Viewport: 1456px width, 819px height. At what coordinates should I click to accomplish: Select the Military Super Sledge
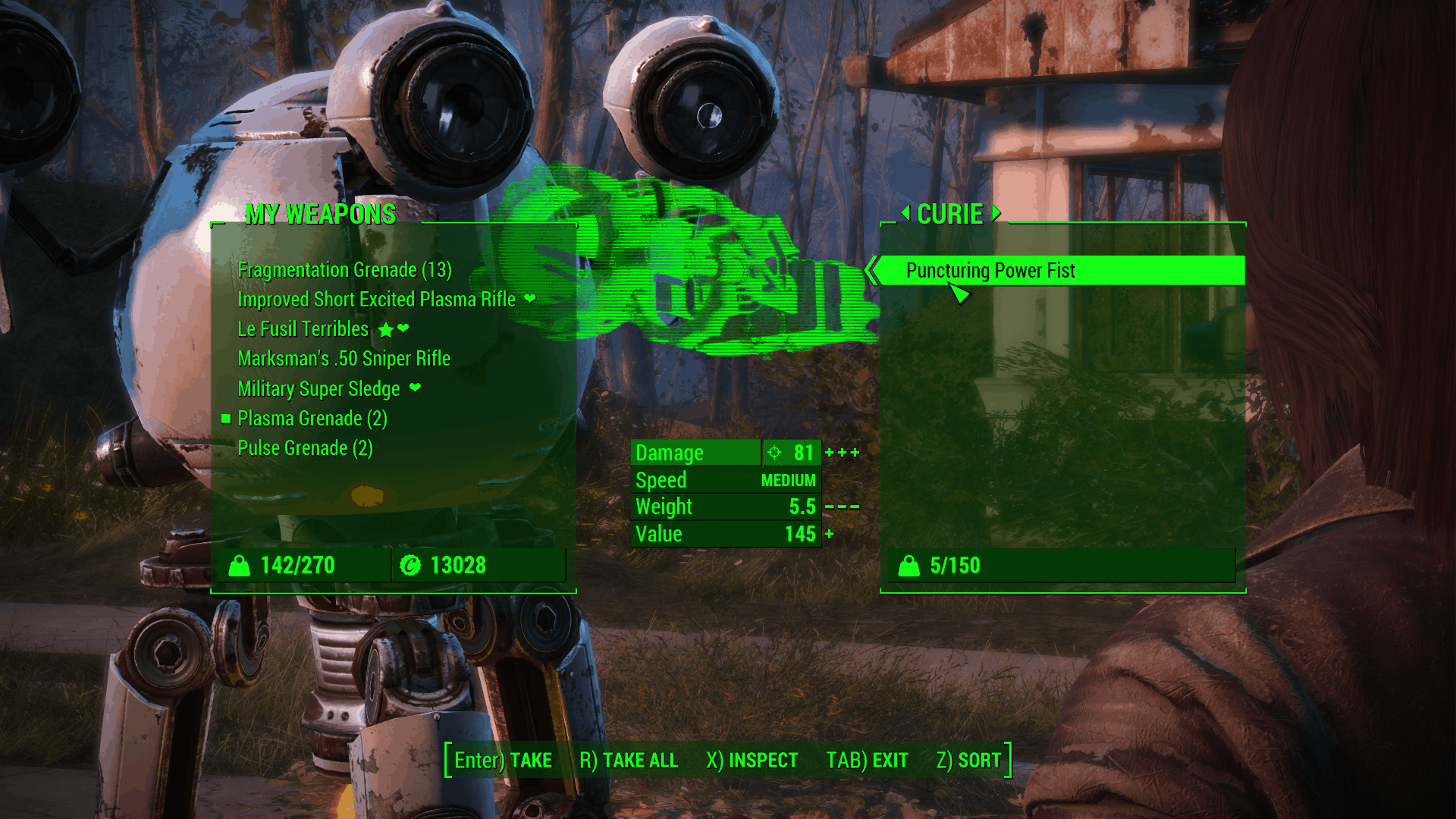[x=318, y=389]
